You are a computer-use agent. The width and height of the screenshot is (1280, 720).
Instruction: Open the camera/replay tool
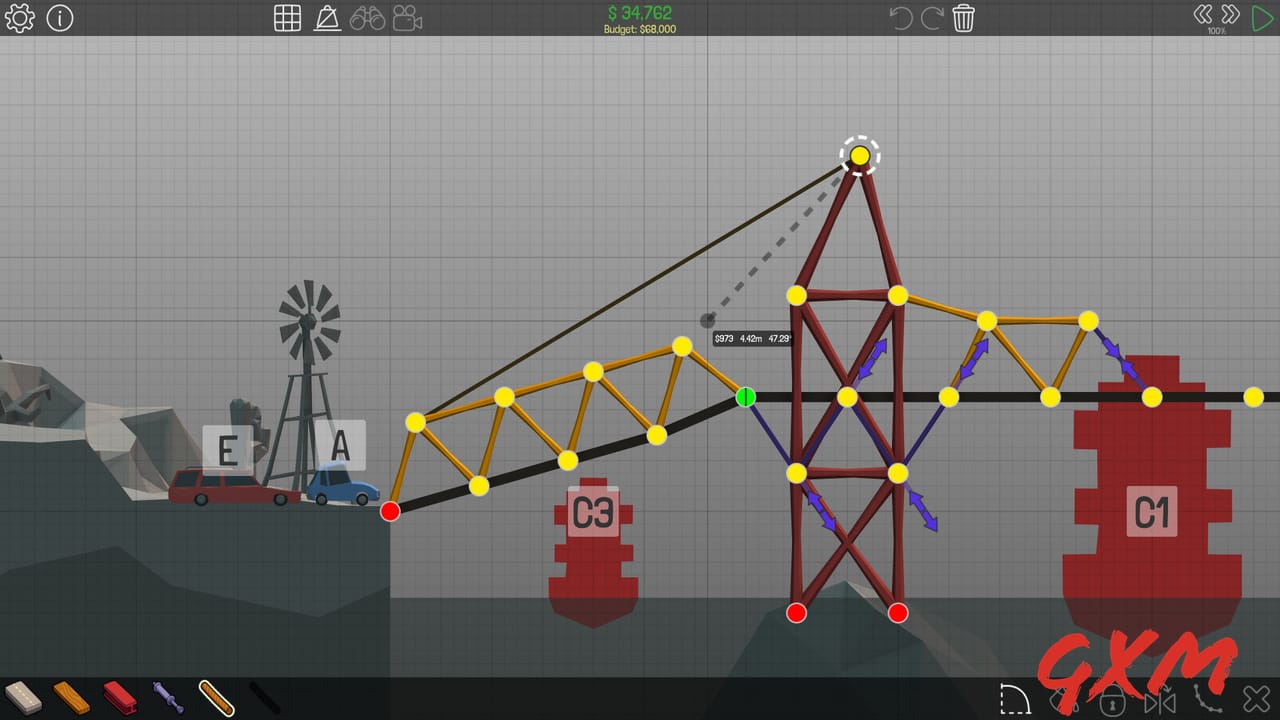coord(409,17)
